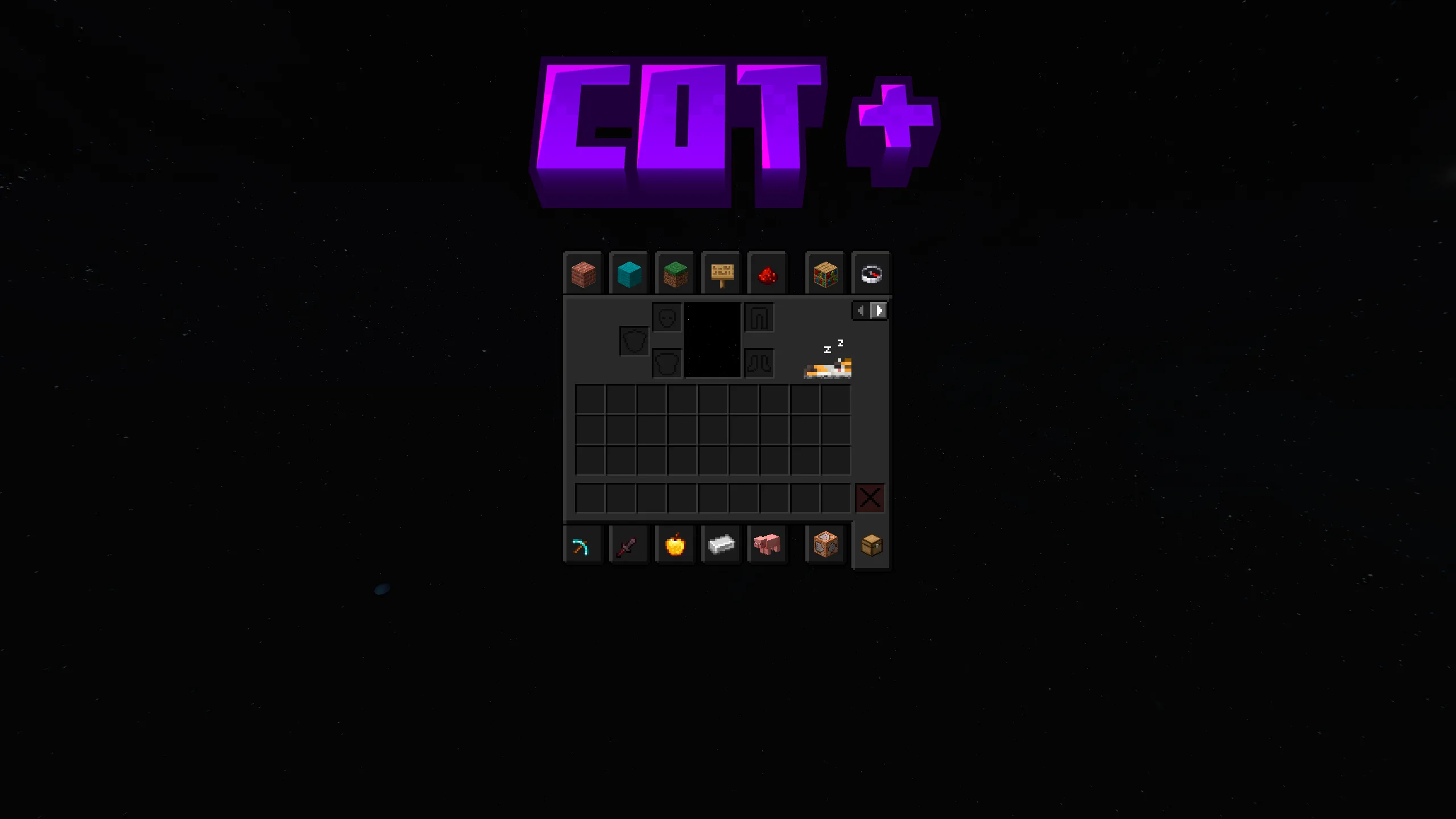Open the chiseled bookshelf tab

click(x=825, y=274)
